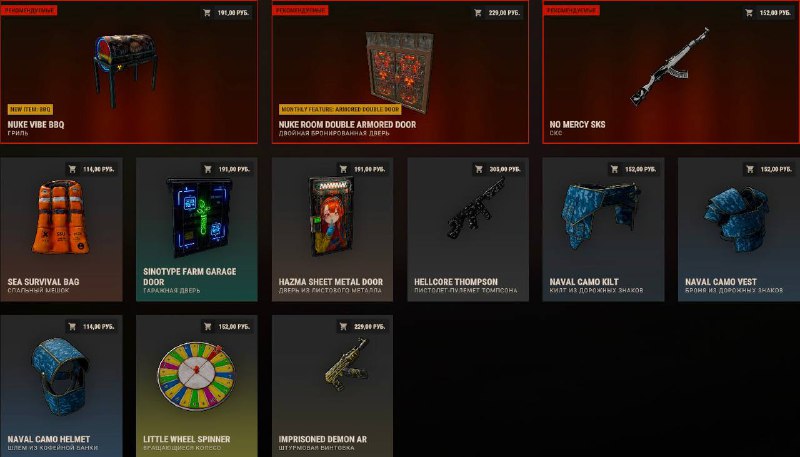The height and width of the screenshot is (457, 800).
Task: Click the Sea Survival Bag cart price
Action: click(x=90, y=169)
